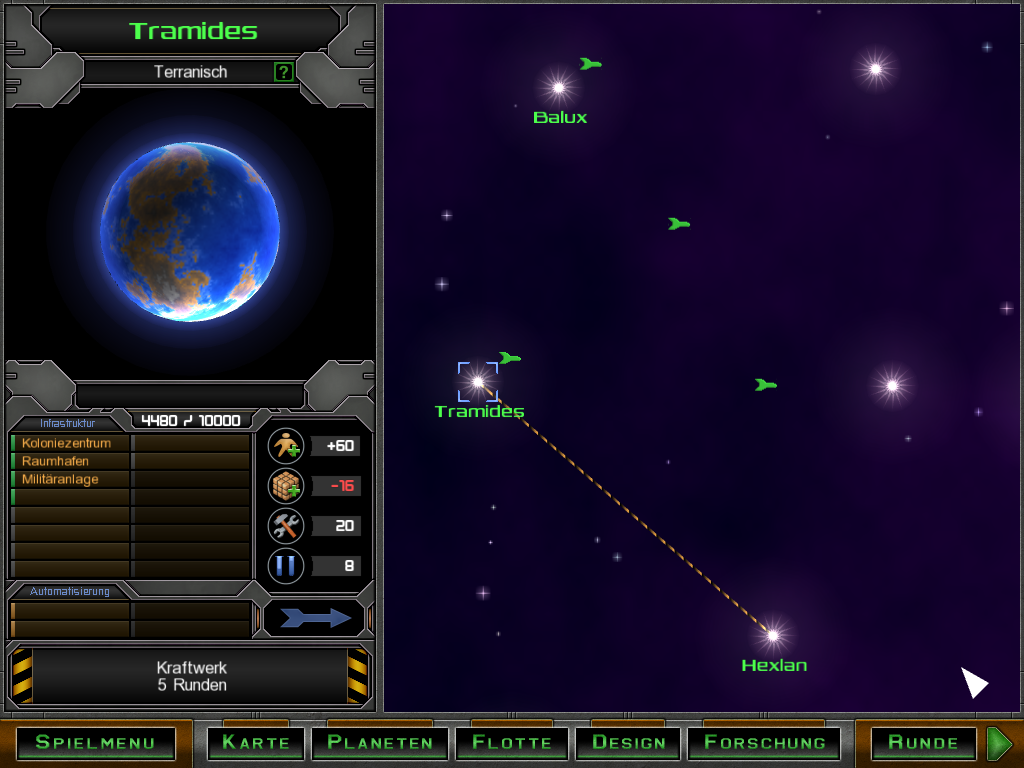Select the Balux star system
The width and height of the screenshot is (1024, 768).
click(x=558, y=87)
